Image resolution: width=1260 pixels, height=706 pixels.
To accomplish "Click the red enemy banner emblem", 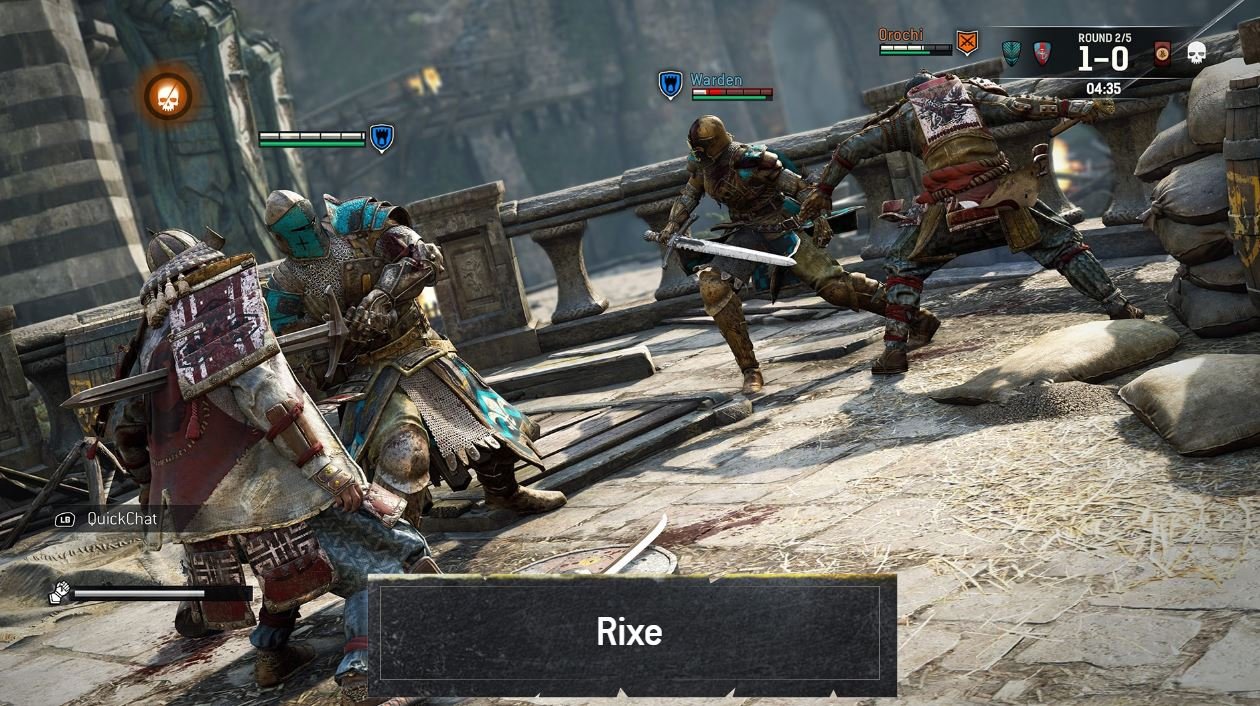I will (1162, 54).
